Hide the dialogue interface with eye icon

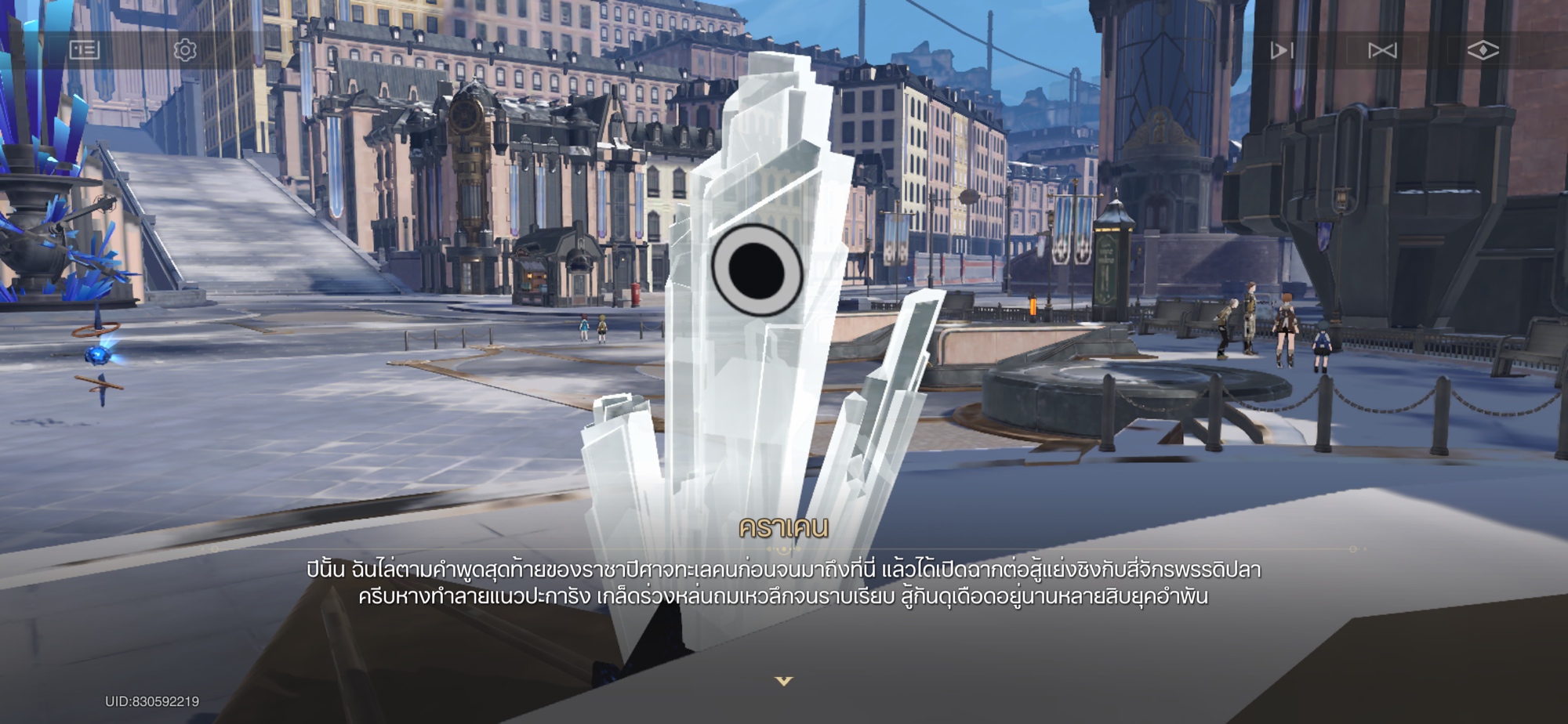[1483, 51]
